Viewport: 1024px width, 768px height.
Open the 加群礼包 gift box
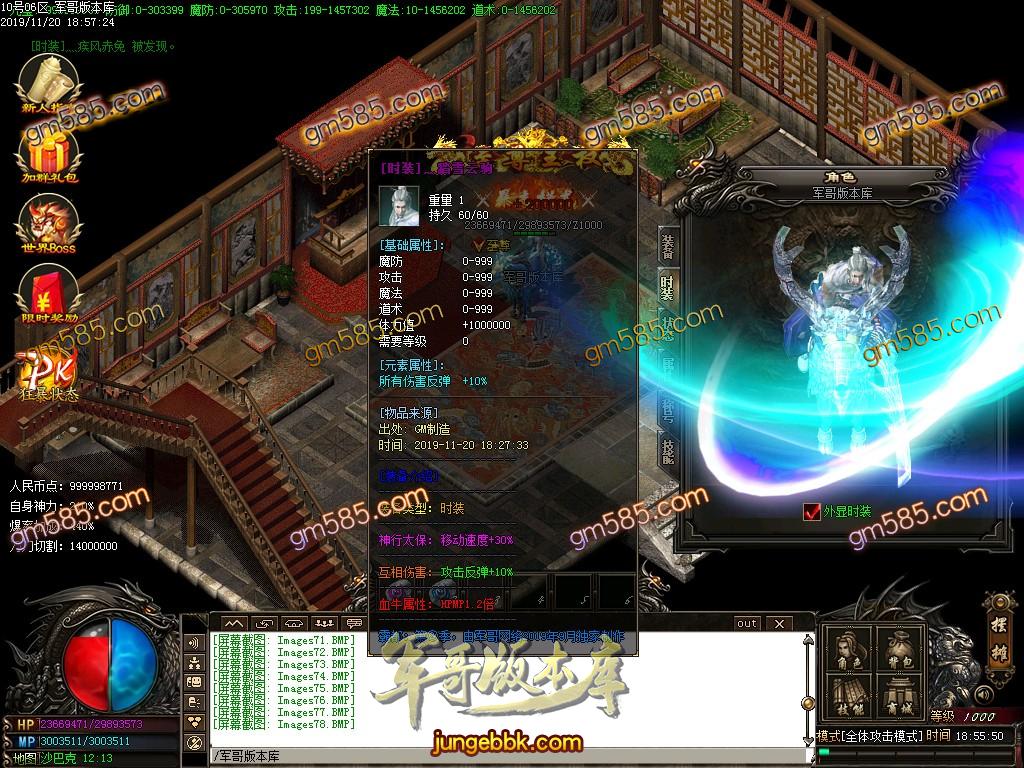coord(48,159)
